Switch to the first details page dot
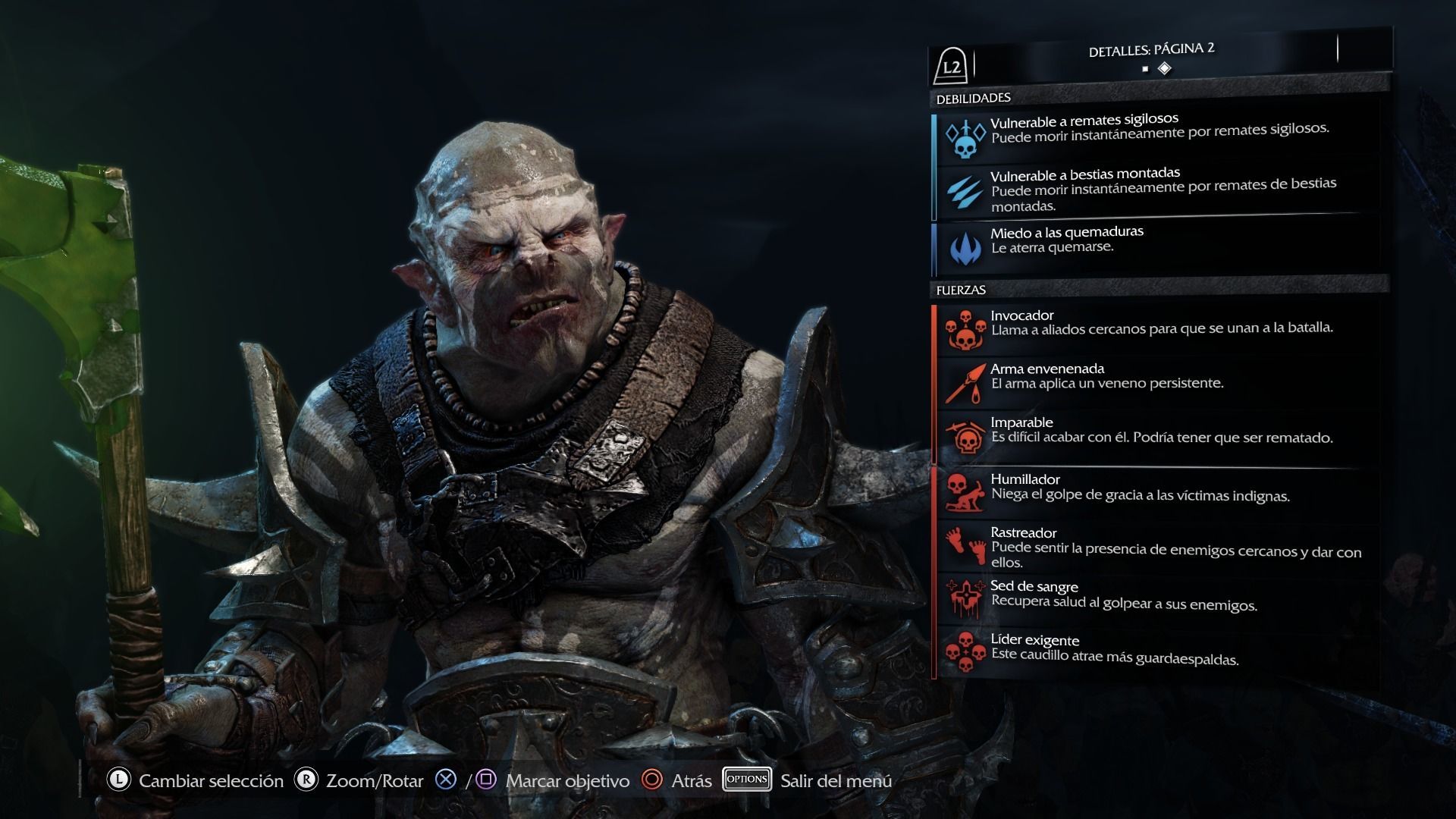 1145,69
